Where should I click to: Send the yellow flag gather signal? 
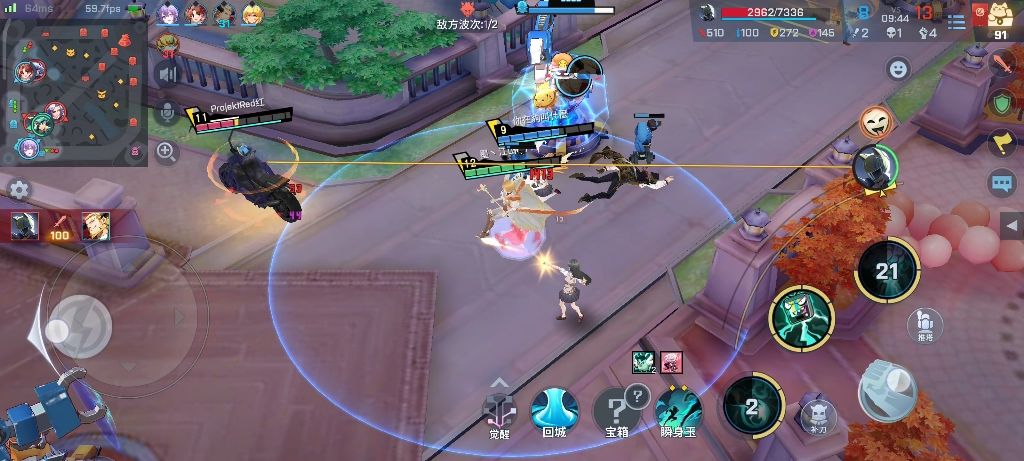coord(1002,143)
